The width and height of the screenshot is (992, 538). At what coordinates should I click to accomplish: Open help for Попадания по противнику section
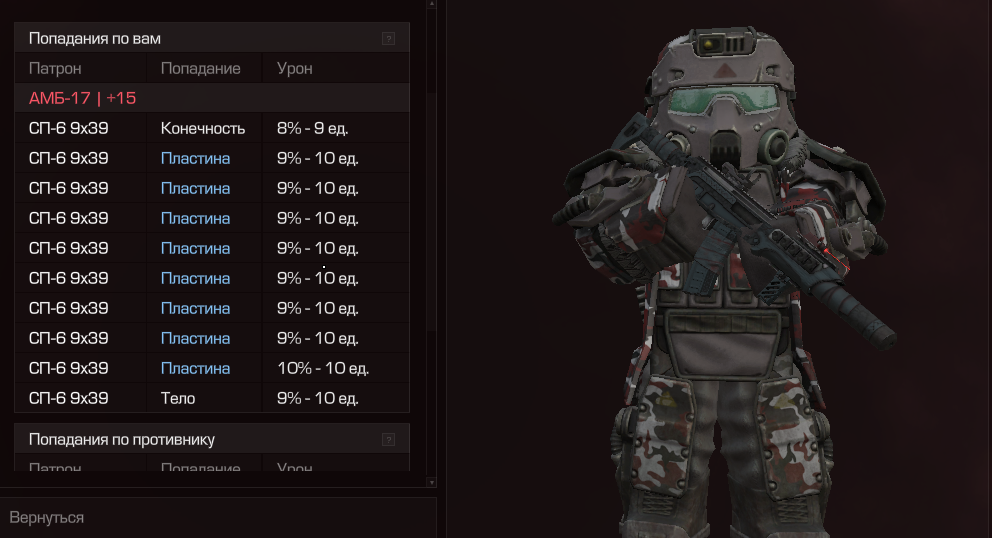pyautogui.click(x=389, y=439)
